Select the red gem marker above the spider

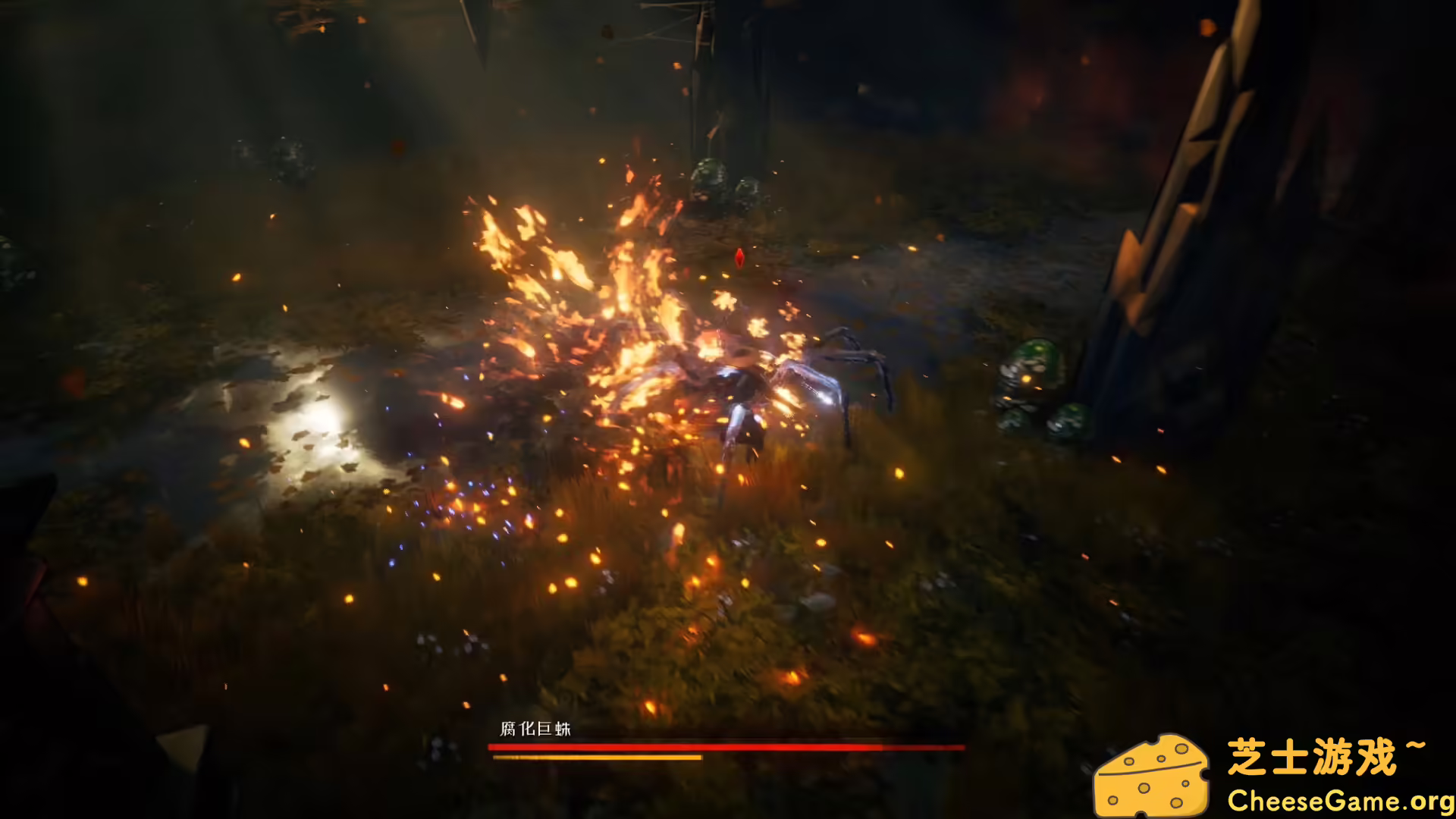point(738,258)
